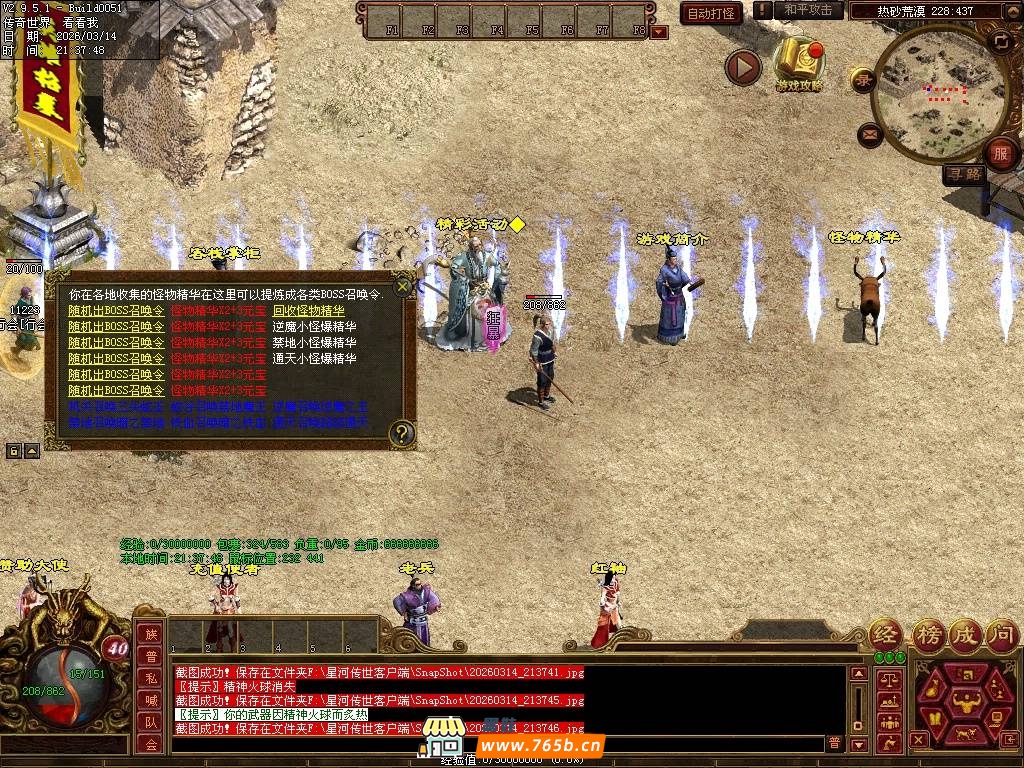Click the minimap refresh arrows button
This screenshot has height=768, width=1024.
point(1001,41)
